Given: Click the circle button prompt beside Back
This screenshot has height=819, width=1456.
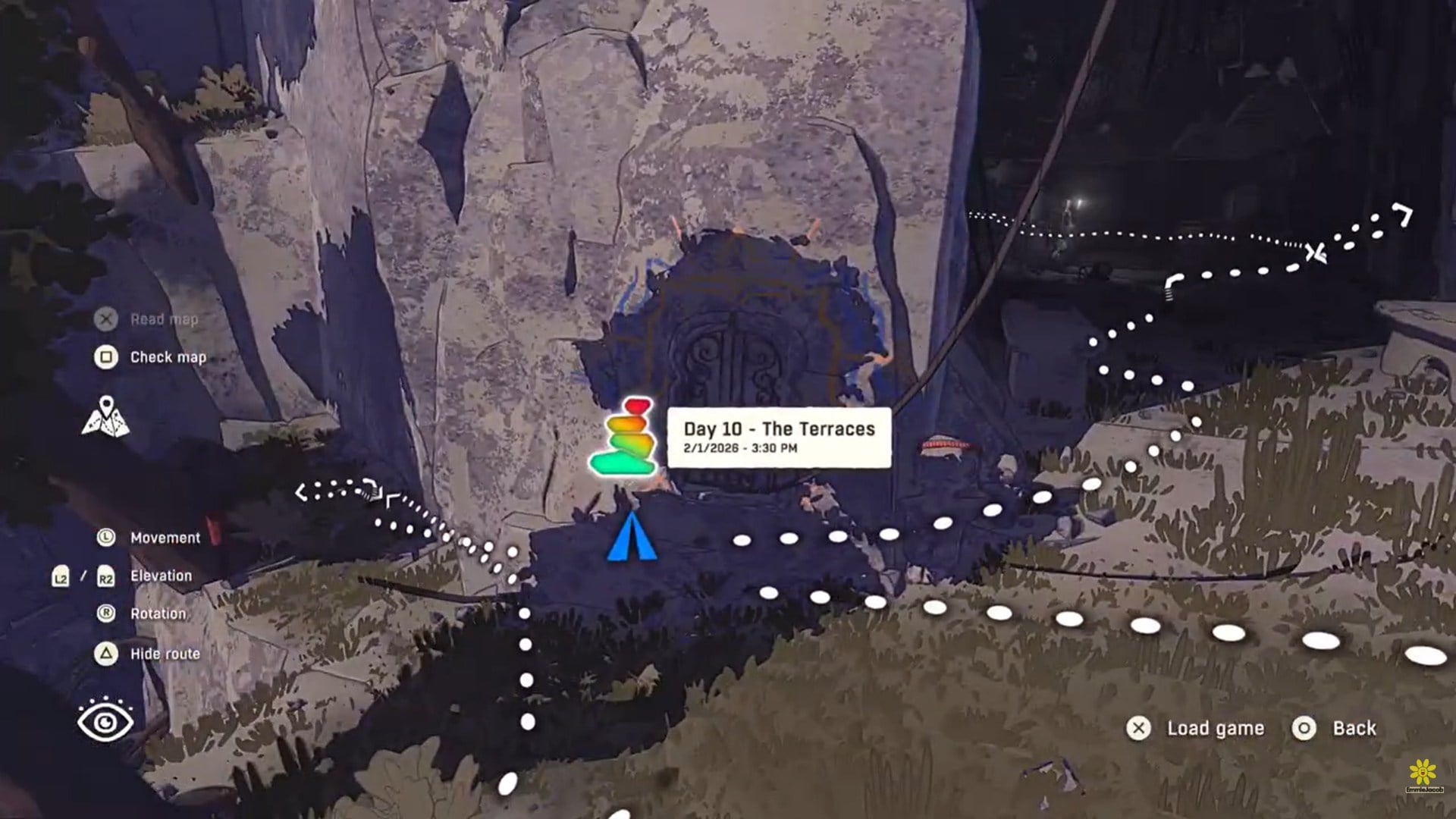Looking at the screenshot, I should (x=1304, y=727).
